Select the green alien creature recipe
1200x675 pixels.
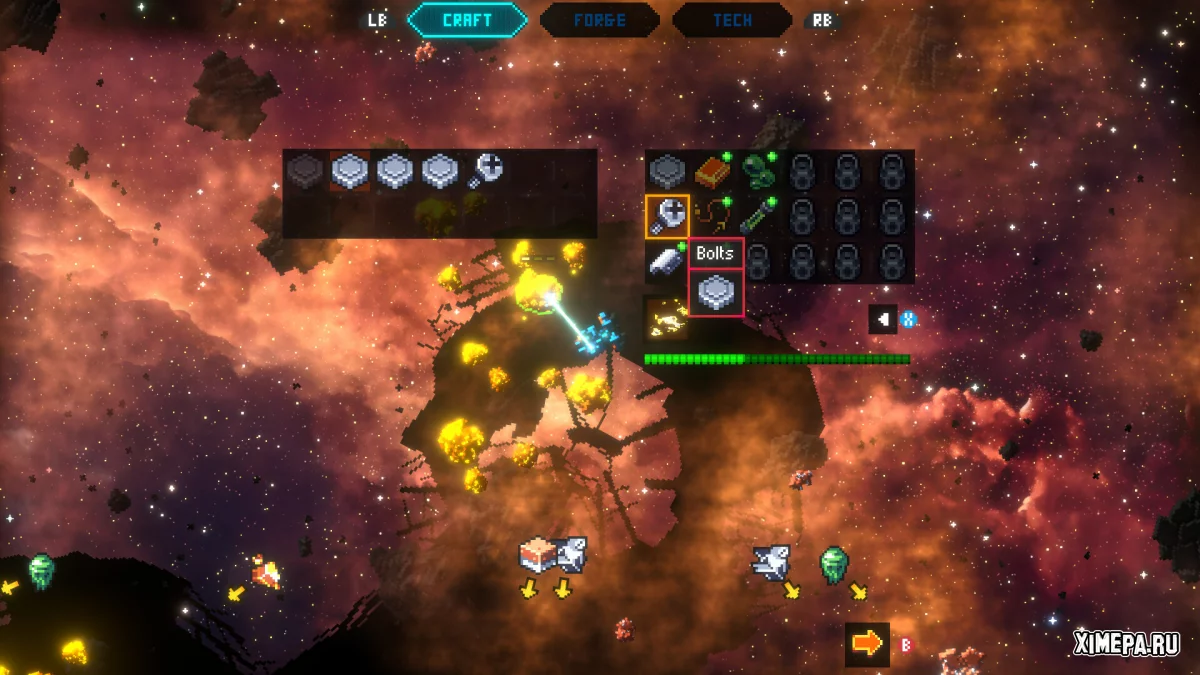[758, 171]
